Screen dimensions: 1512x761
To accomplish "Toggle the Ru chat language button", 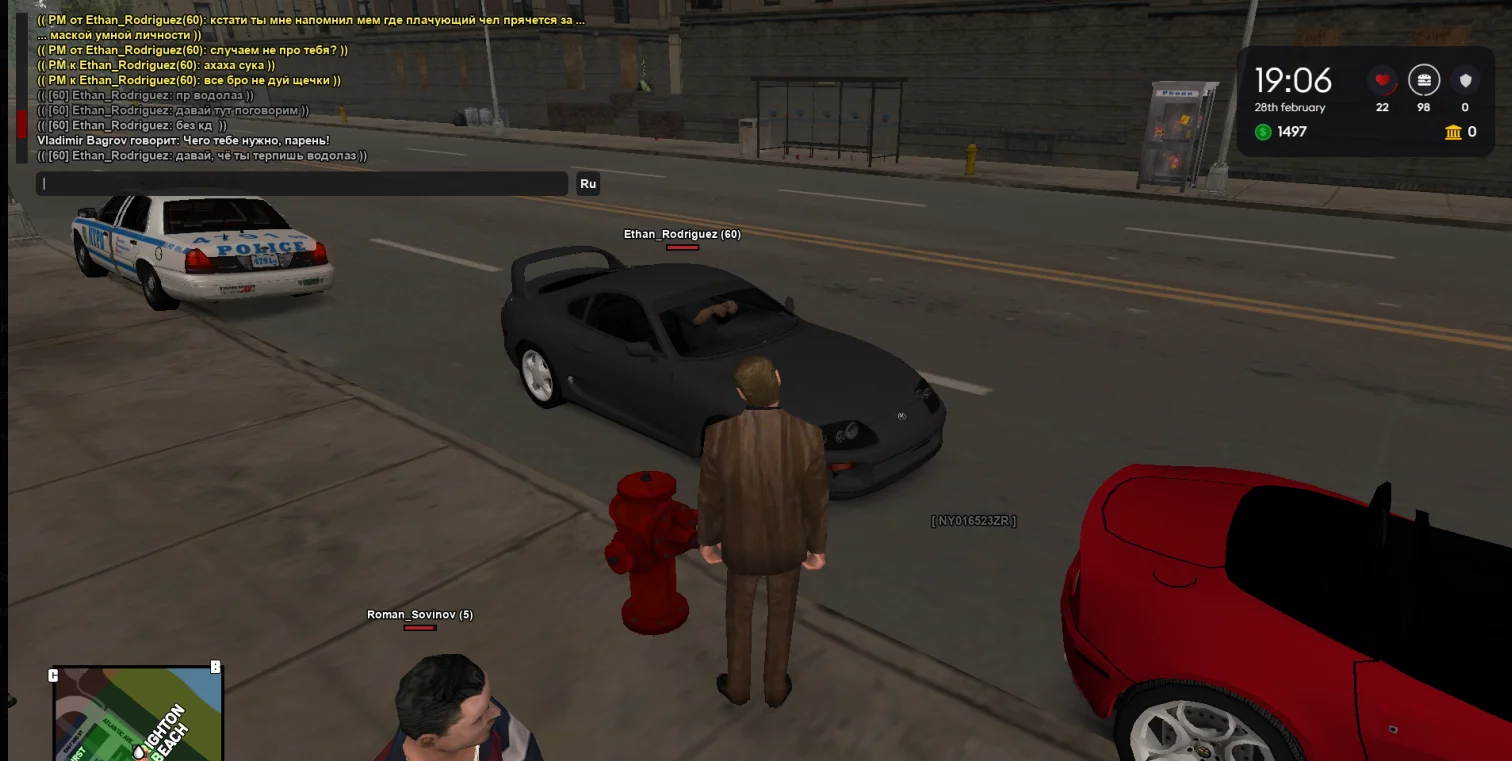I will [x=588, y=184].
